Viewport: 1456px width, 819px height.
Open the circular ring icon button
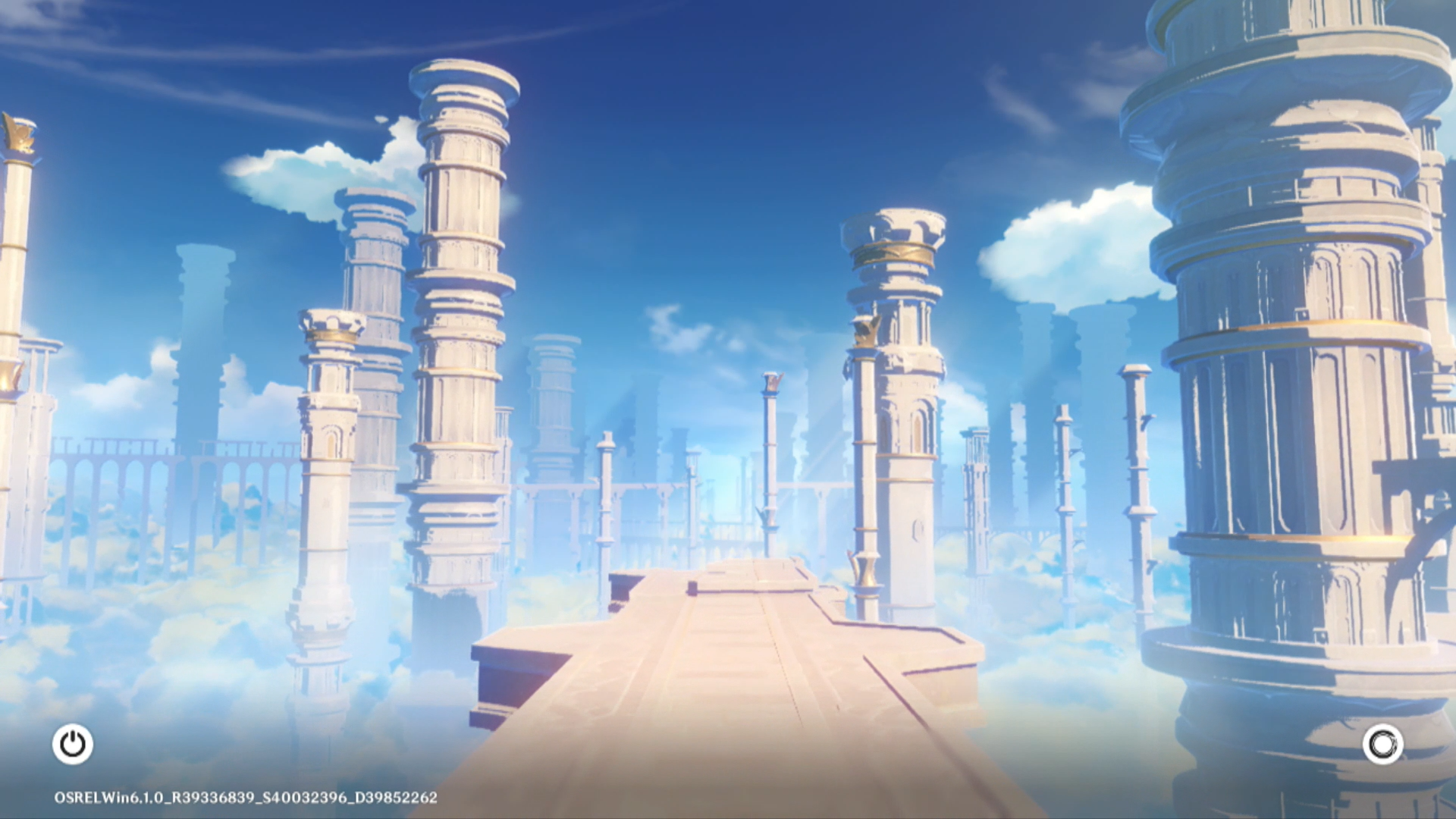tap(1382, 744)
